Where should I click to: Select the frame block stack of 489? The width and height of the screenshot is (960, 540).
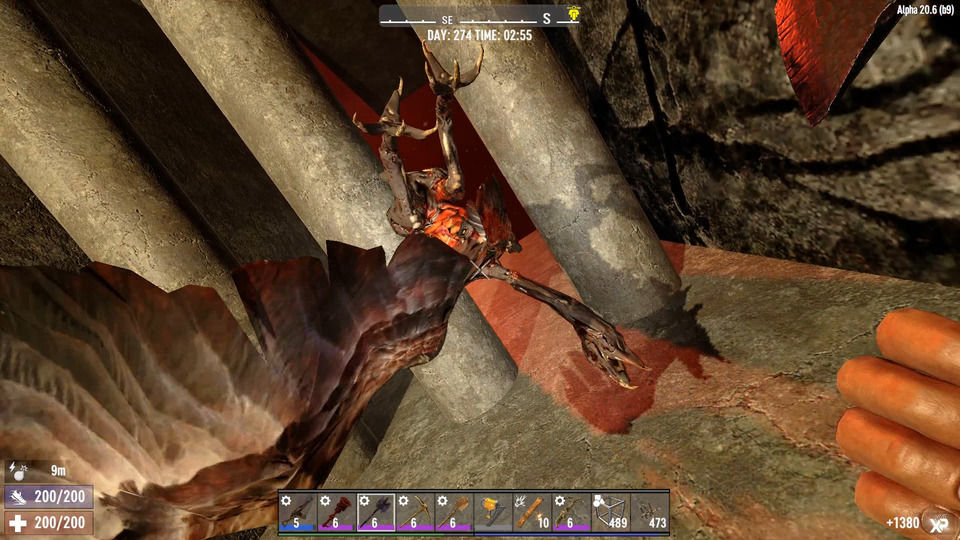[610, 512]
